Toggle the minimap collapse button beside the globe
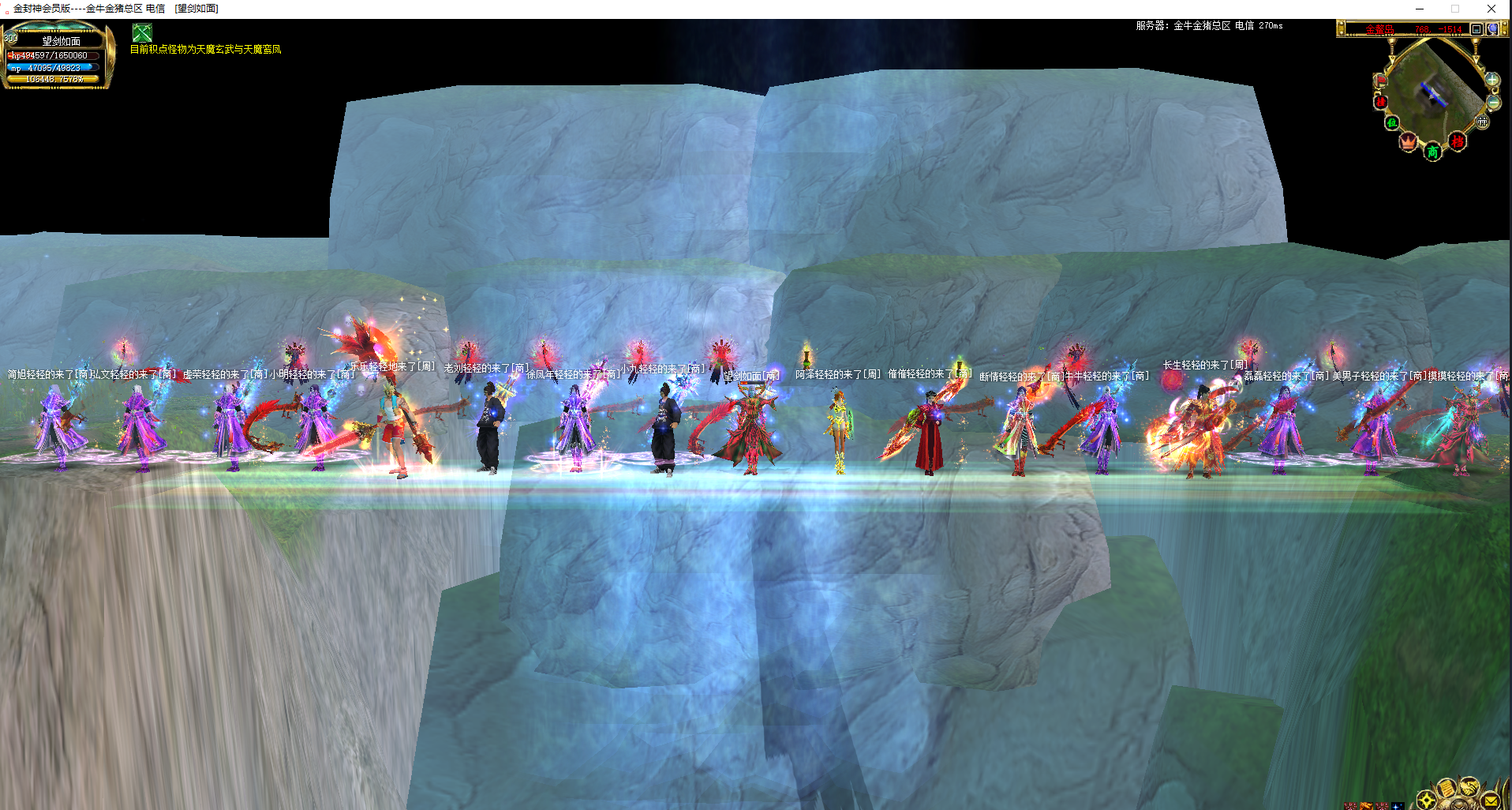1512x810 pixels. pyautogui.click(x=1476, y=29)
